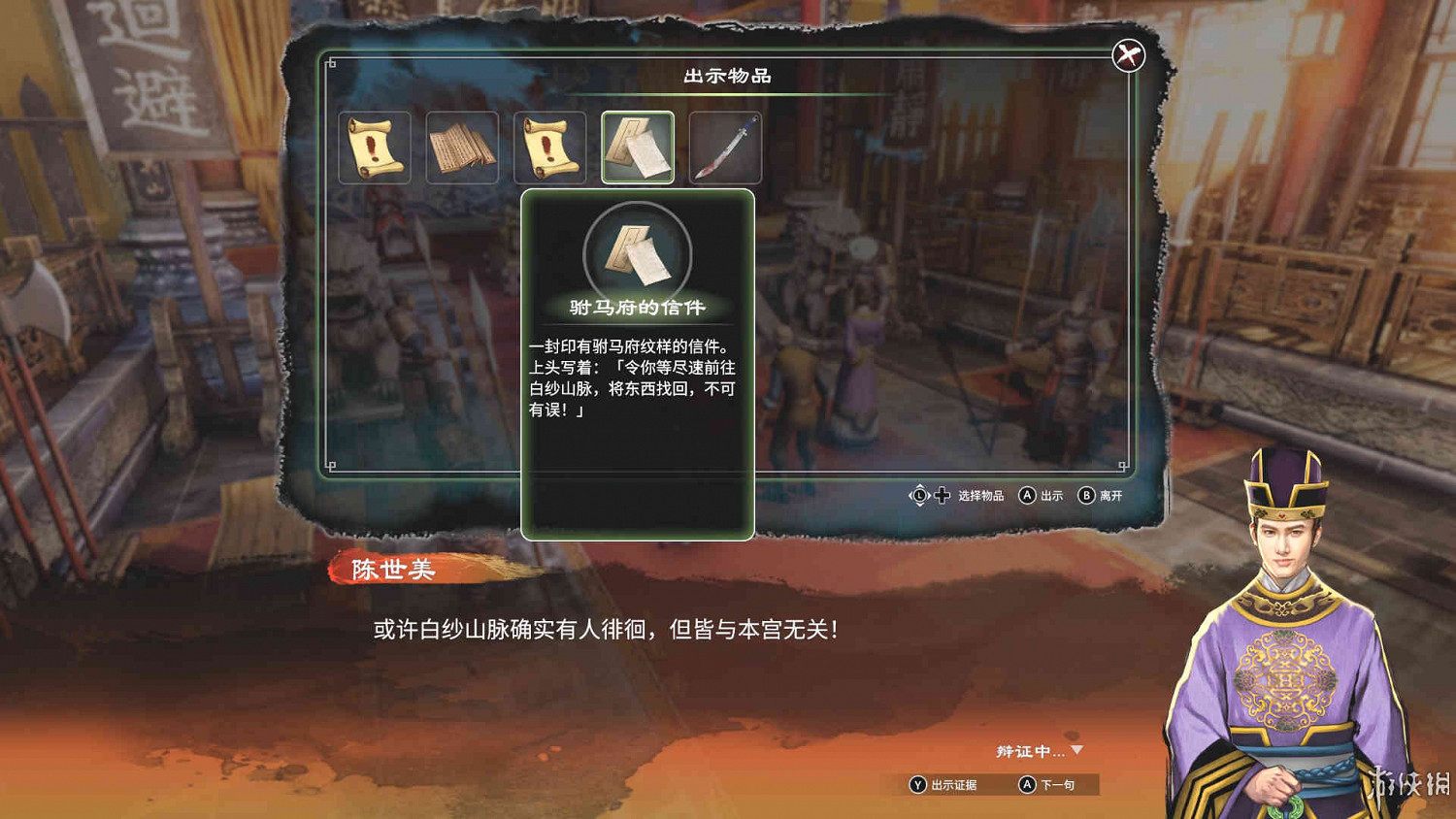
Task: Click the 陈世美 character portrait
Action: 1291,631
